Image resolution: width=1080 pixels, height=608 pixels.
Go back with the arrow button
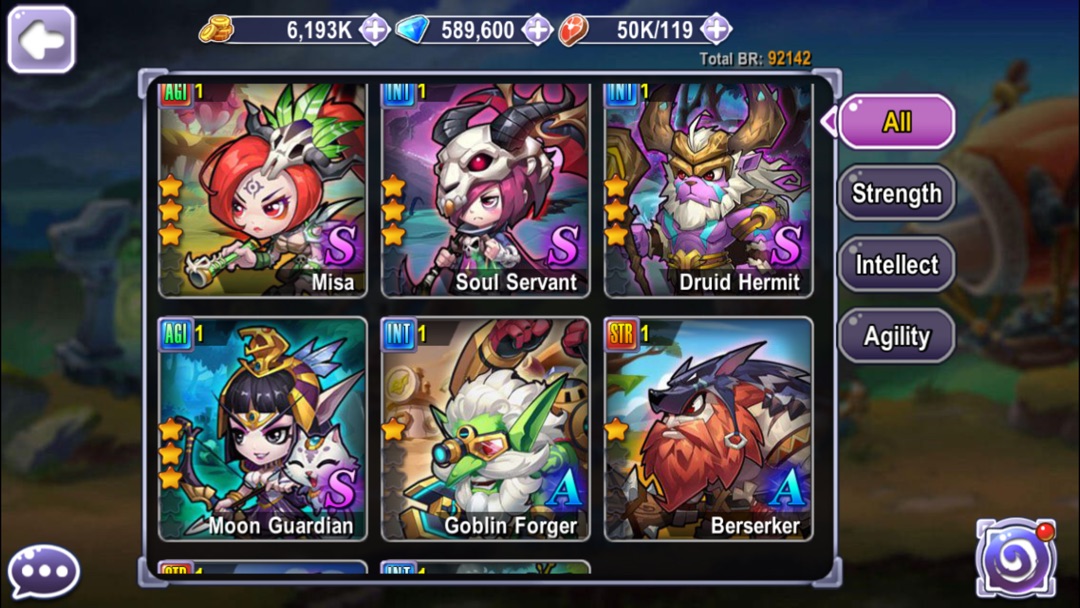pyautogui.click(x=41, y=39)
